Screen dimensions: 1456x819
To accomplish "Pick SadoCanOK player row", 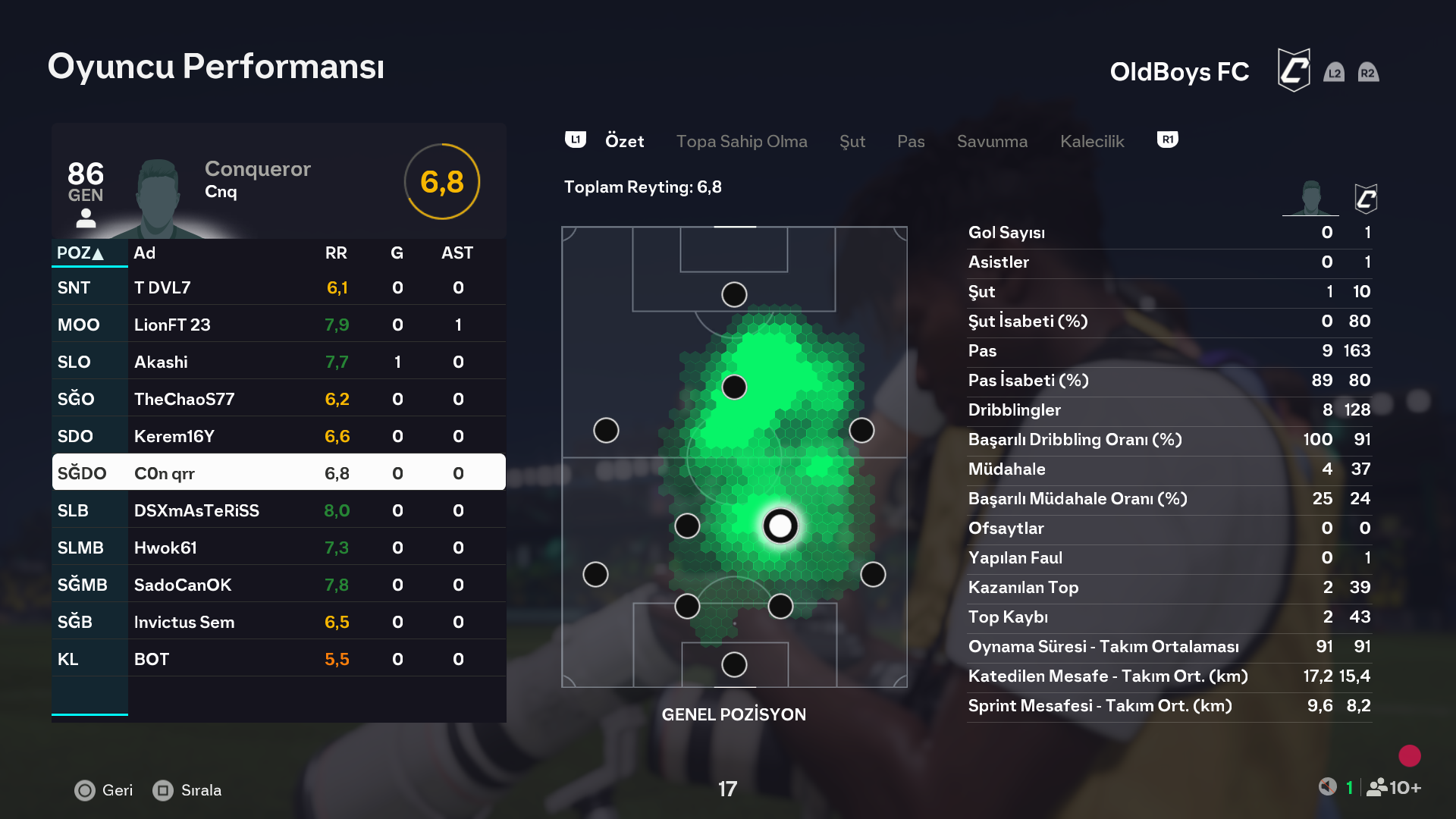I will 278,585.
